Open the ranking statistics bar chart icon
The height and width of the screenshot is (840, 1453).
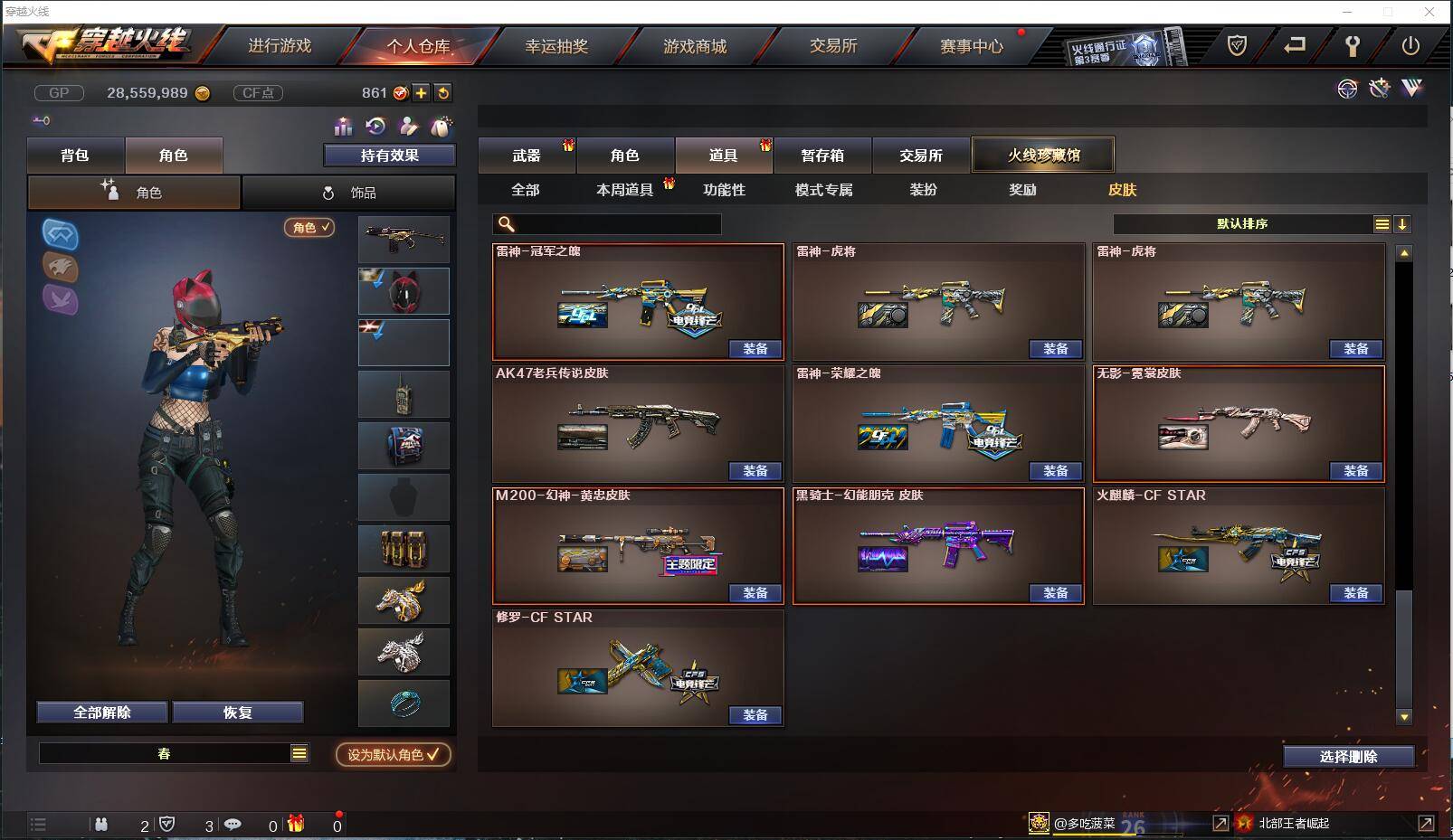tap(344, 127)
